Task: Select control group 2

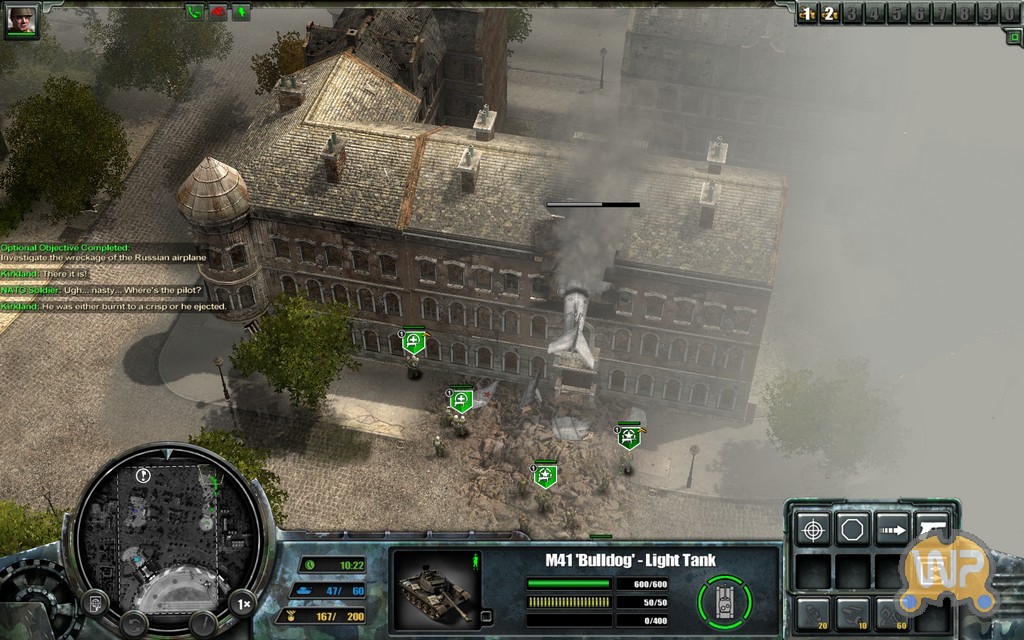Action: click(x=829, y=13)
